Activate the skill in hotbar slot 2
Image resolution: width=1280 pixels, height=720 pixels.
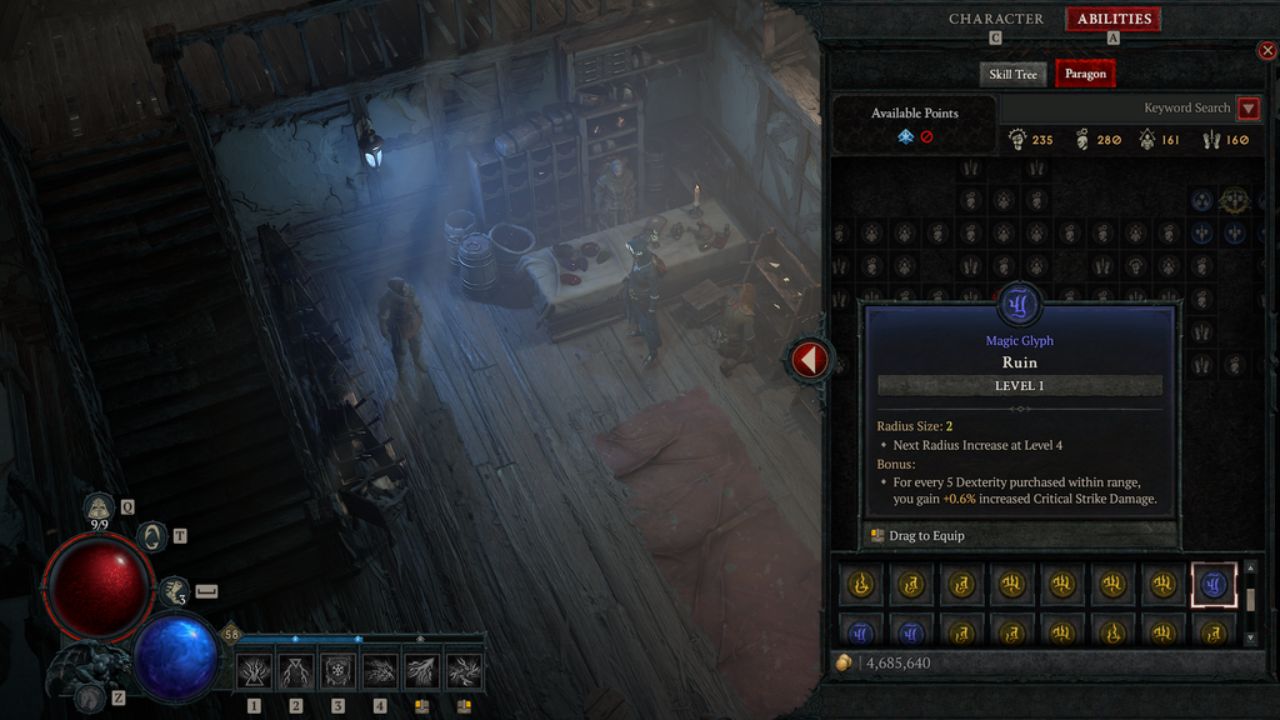pos(296,671)
